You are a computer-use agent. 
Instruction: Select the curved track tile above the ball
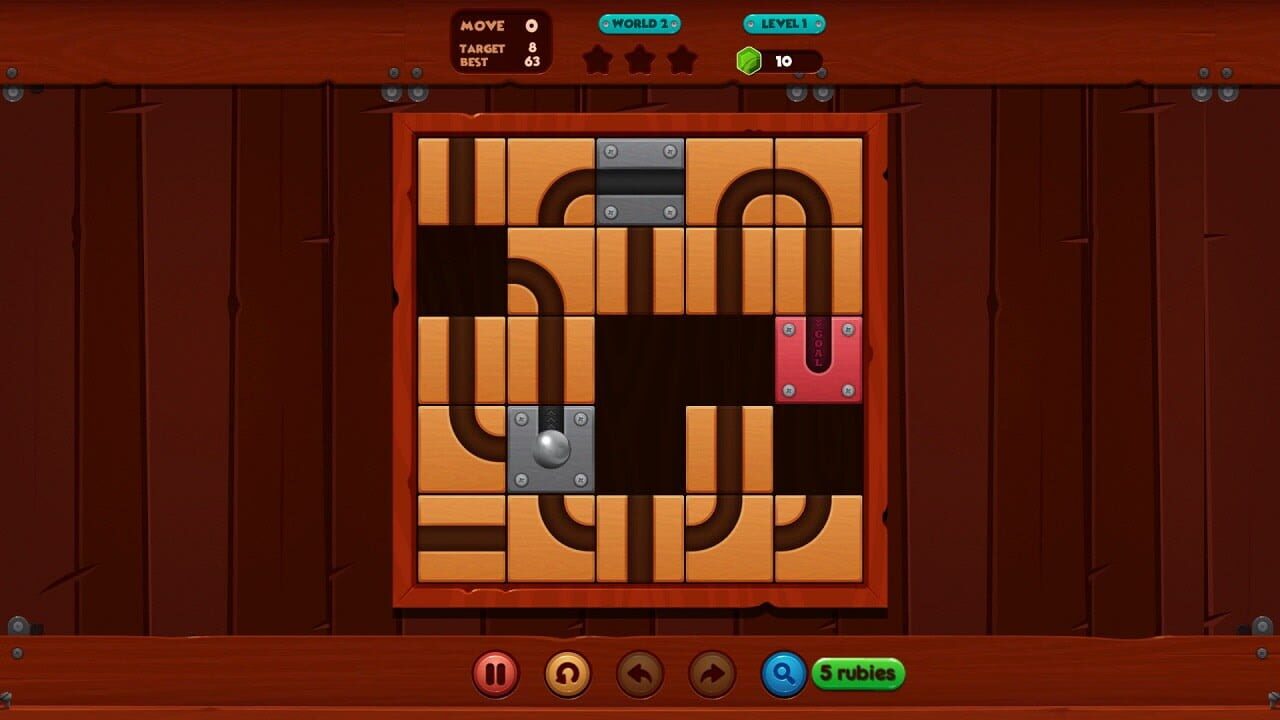(551, 271)
